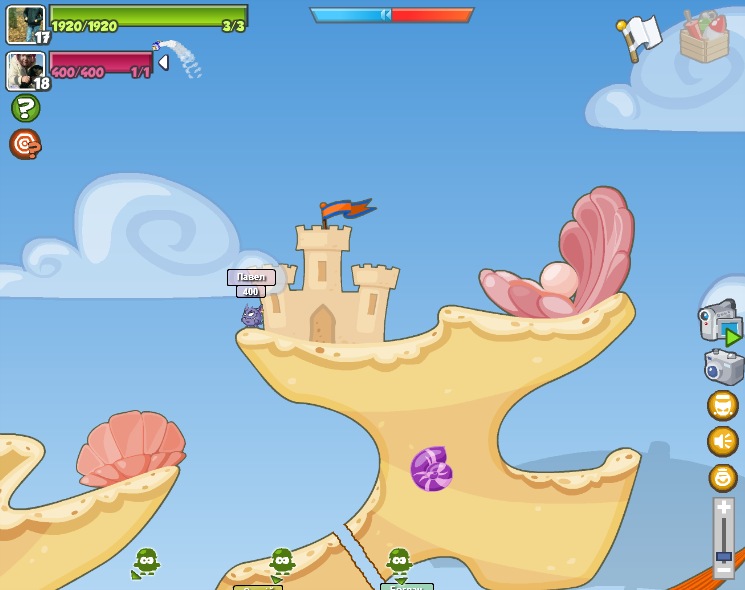Viewport: 745px width, 590px height.
Task: Click the orange button above the speaker
Action: (722, 405)
